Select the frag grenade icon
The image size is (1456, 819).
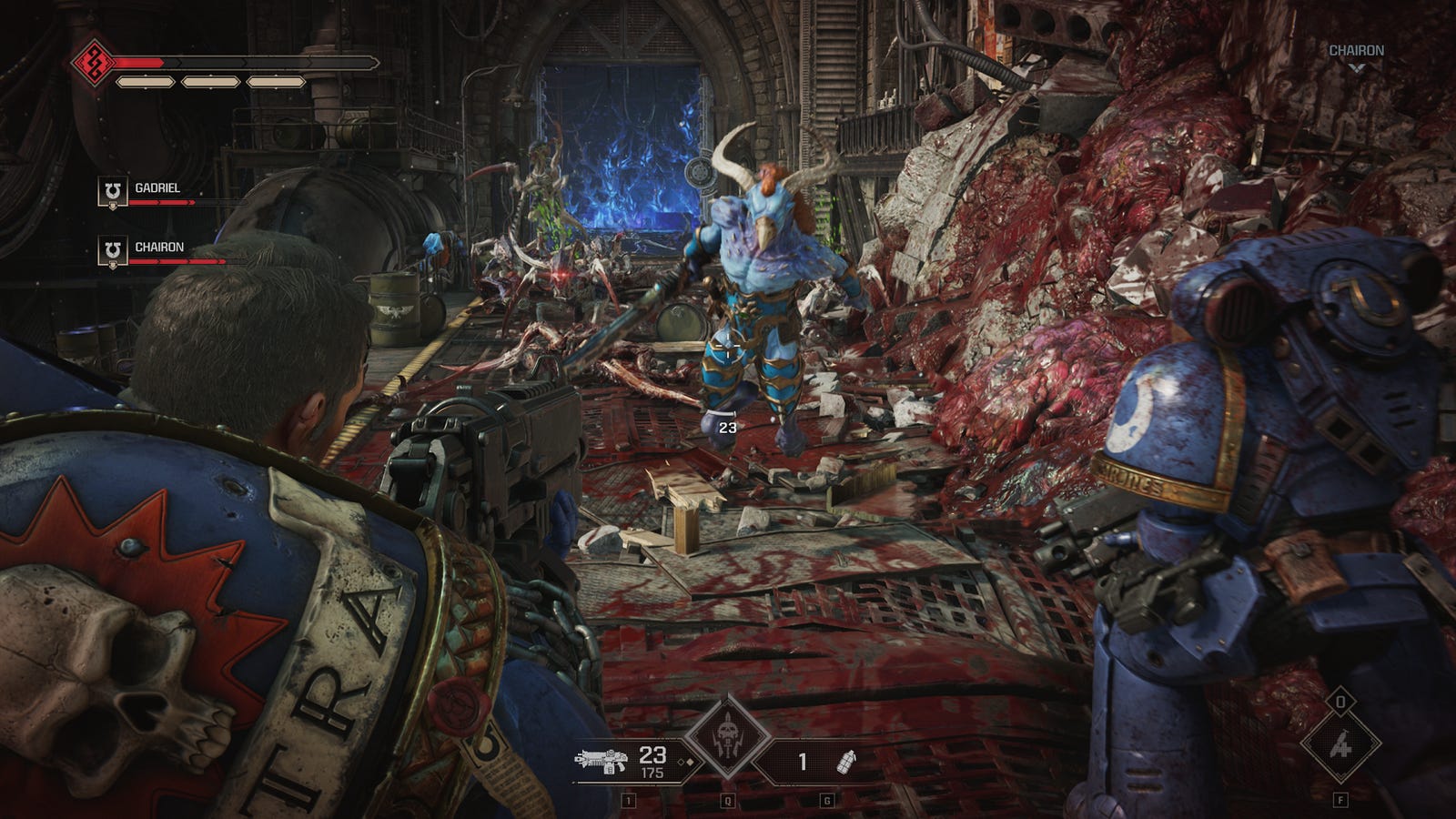[847, 761]
